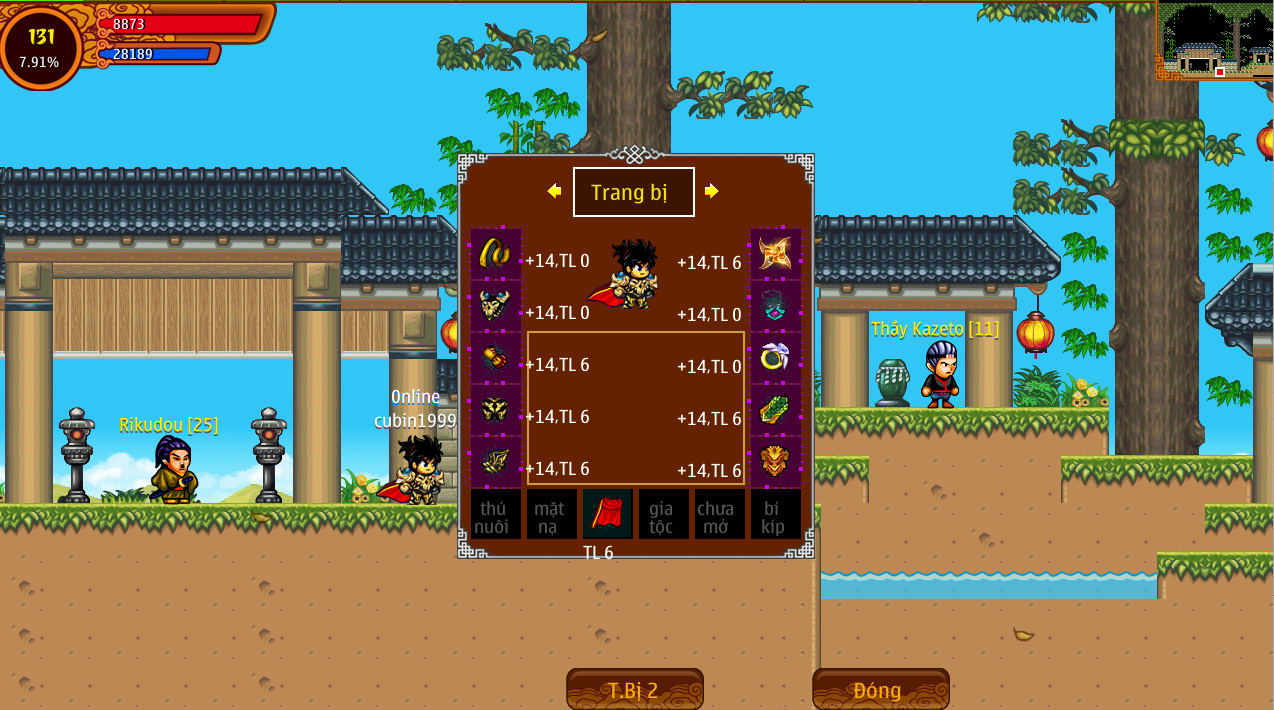Select the golden headband equipment slot
The width and height of the screenshot is (1274, 710).
[496, 254]
